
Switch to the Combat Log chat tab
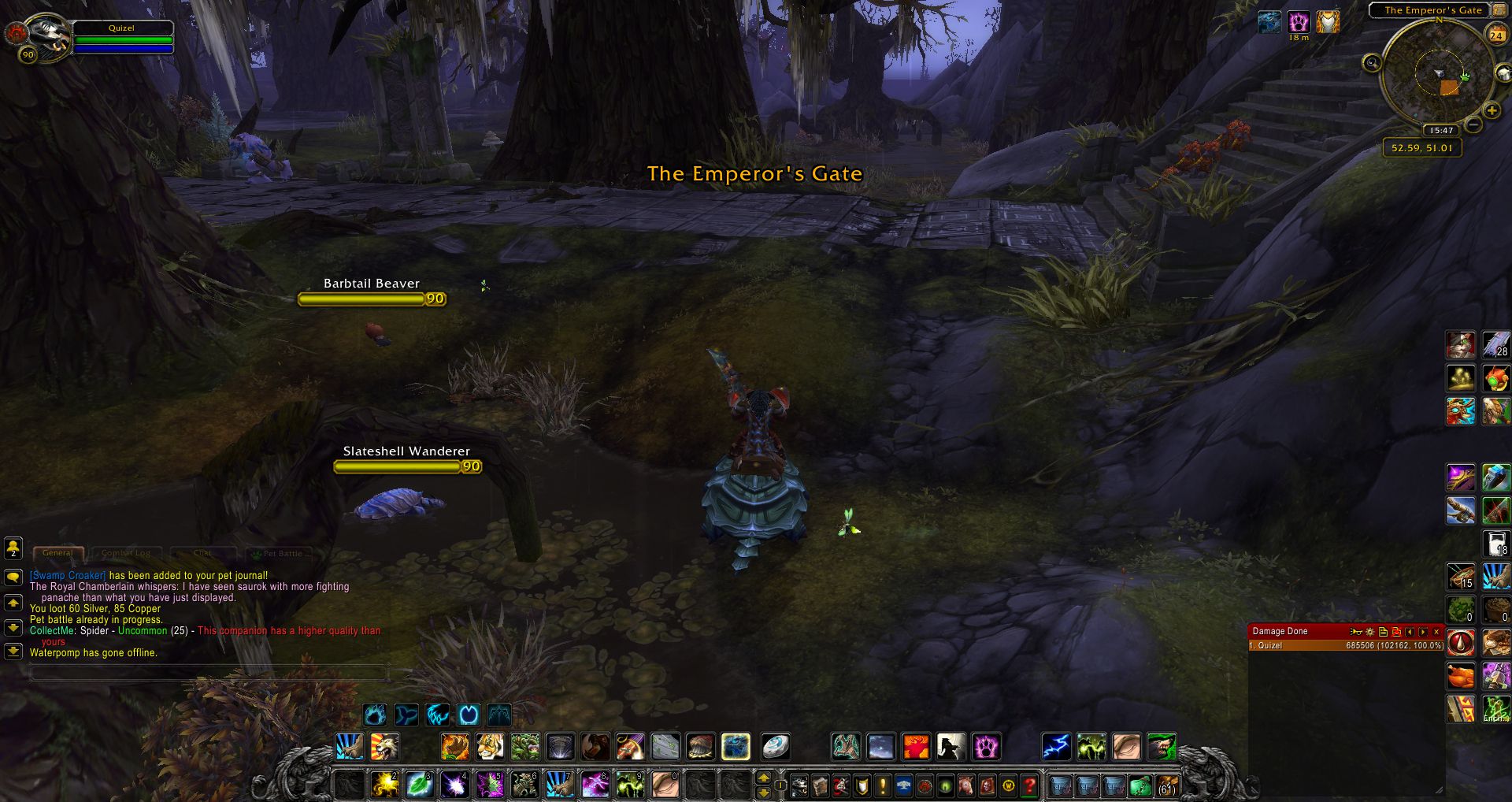click(x=126, y=553)
